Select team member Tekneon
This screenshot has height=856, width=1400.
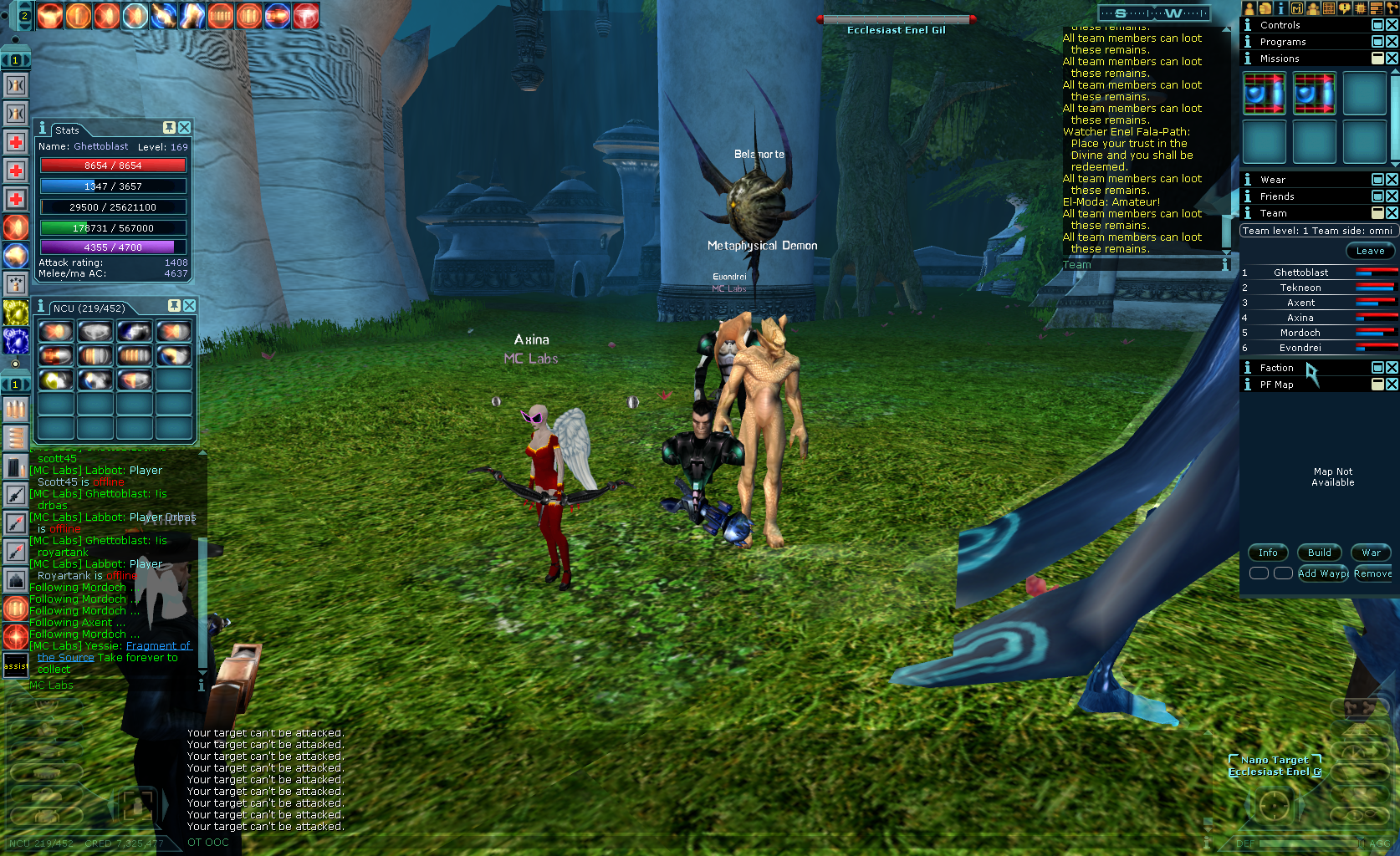(x=1300, y=288)
